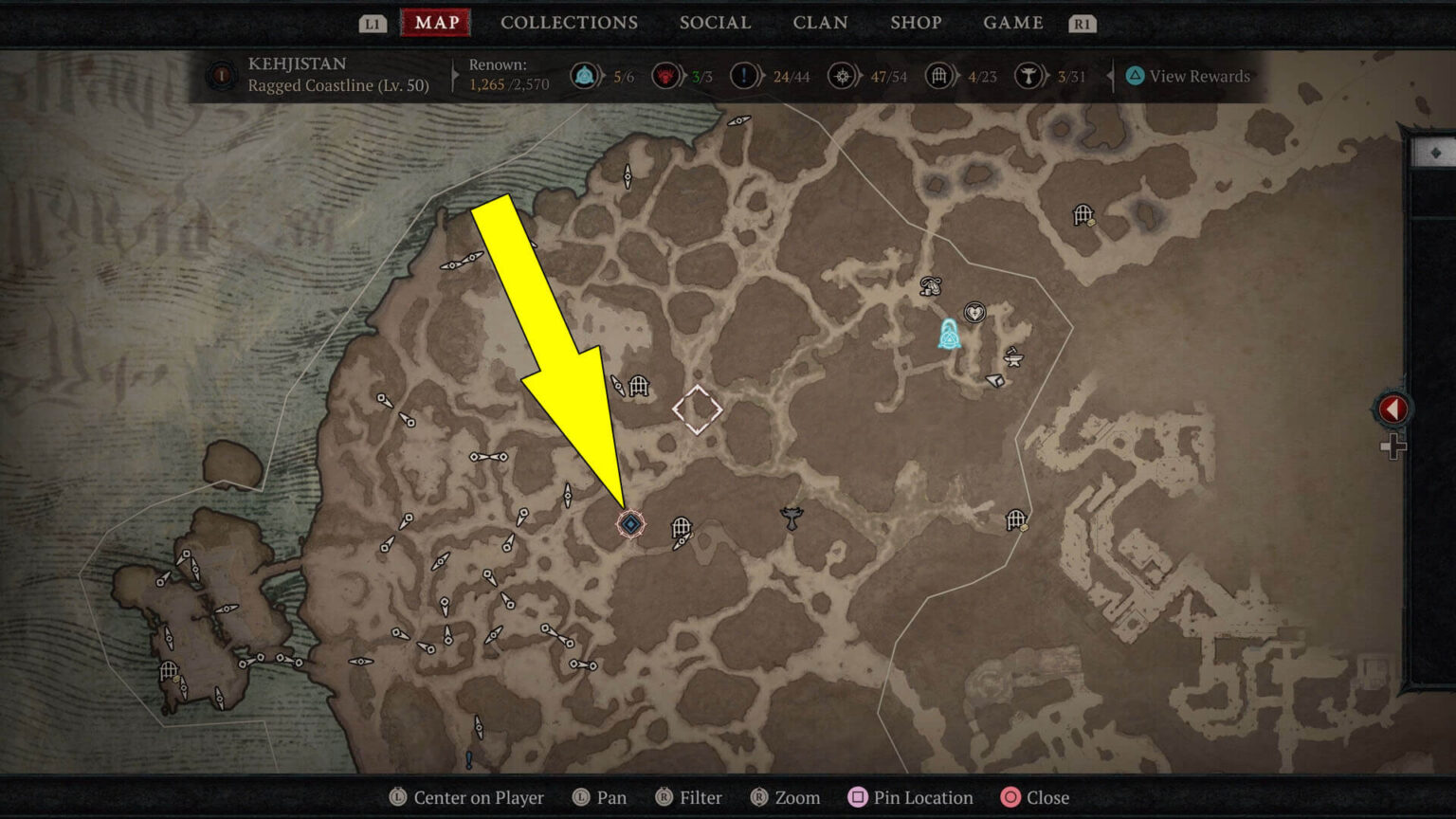
Task: Open the SOCIAL menu from the top bar
Action: point(715,23)
